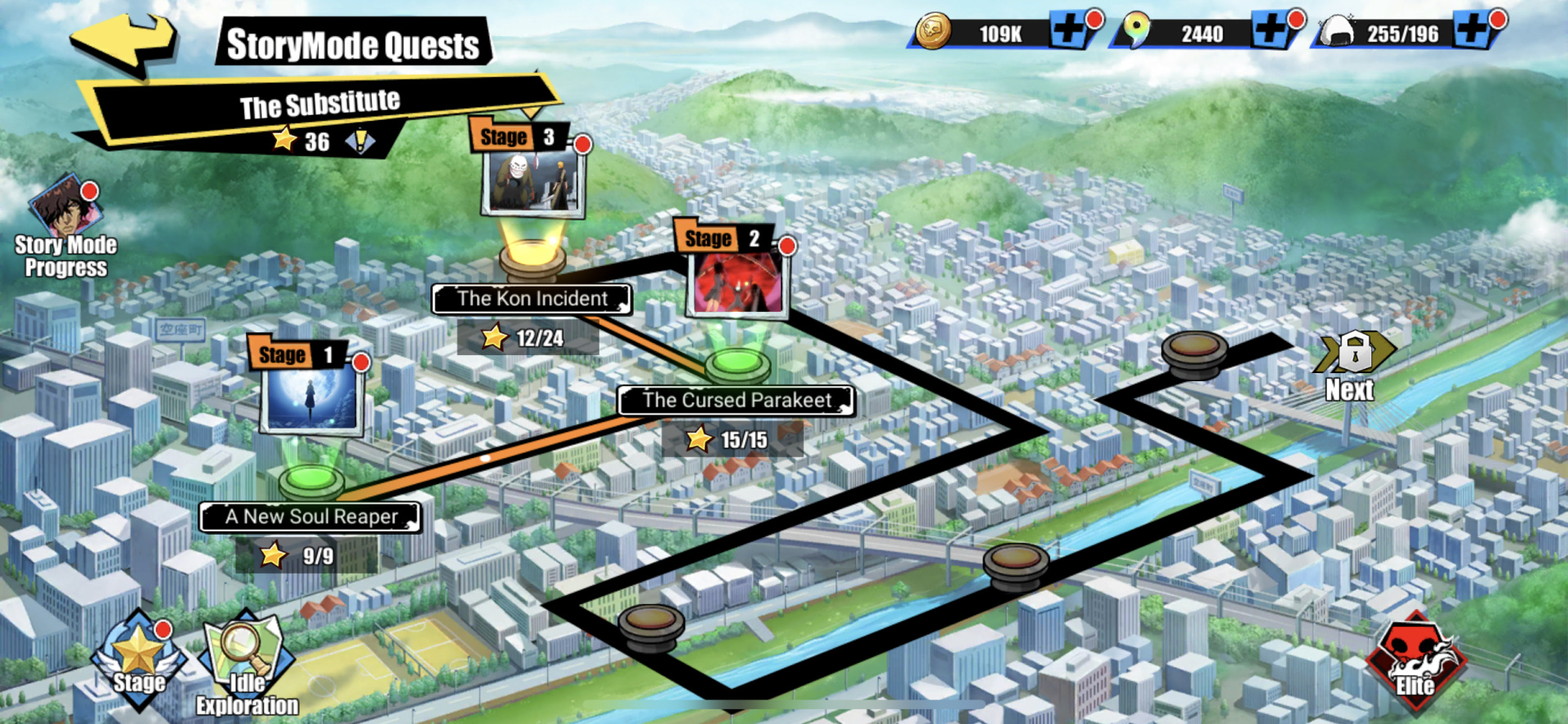
Task: Select The Cursed Parakeet stage label
Action: click(736, 401)
